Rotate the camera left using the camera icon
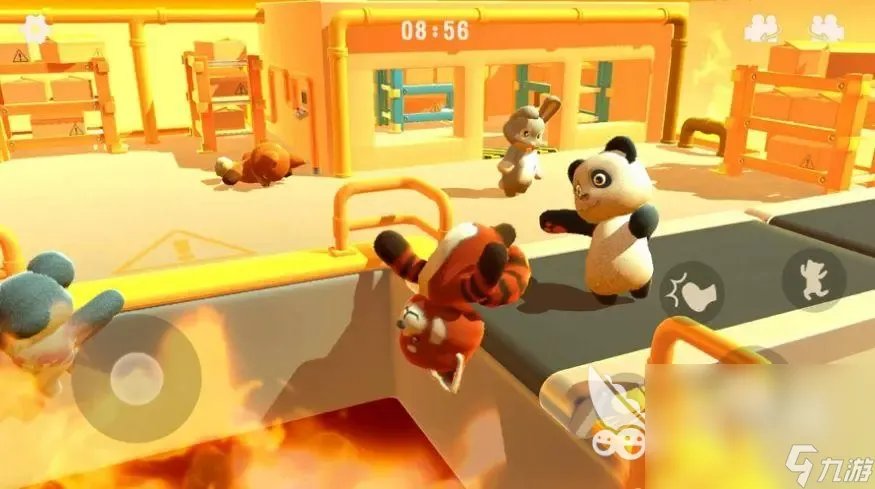875x489 pixels. [761, 28]
